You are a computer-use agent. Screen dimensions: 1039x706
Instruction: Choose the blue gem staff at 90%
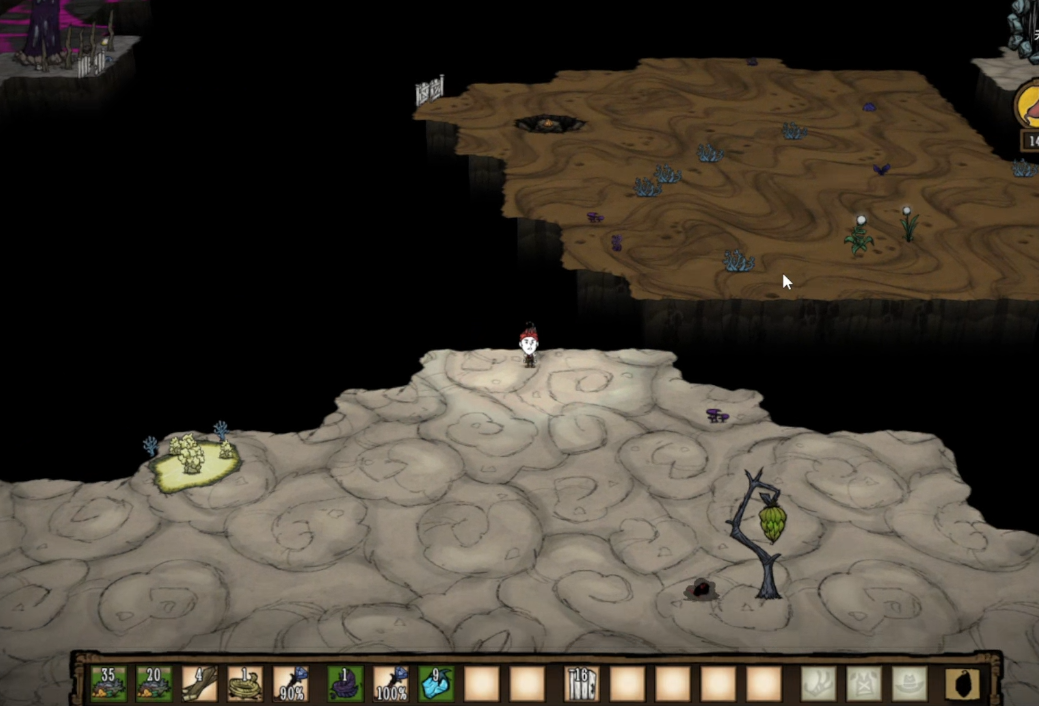(290, 683)
